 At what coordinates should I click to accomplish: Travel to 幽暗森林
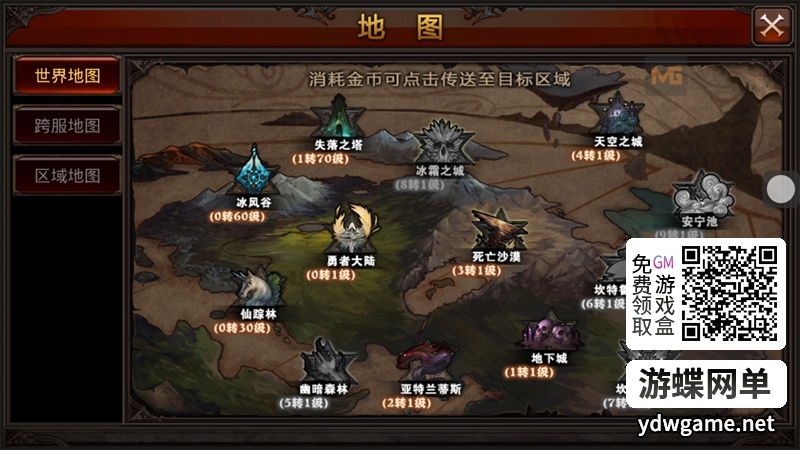point(321,363)
